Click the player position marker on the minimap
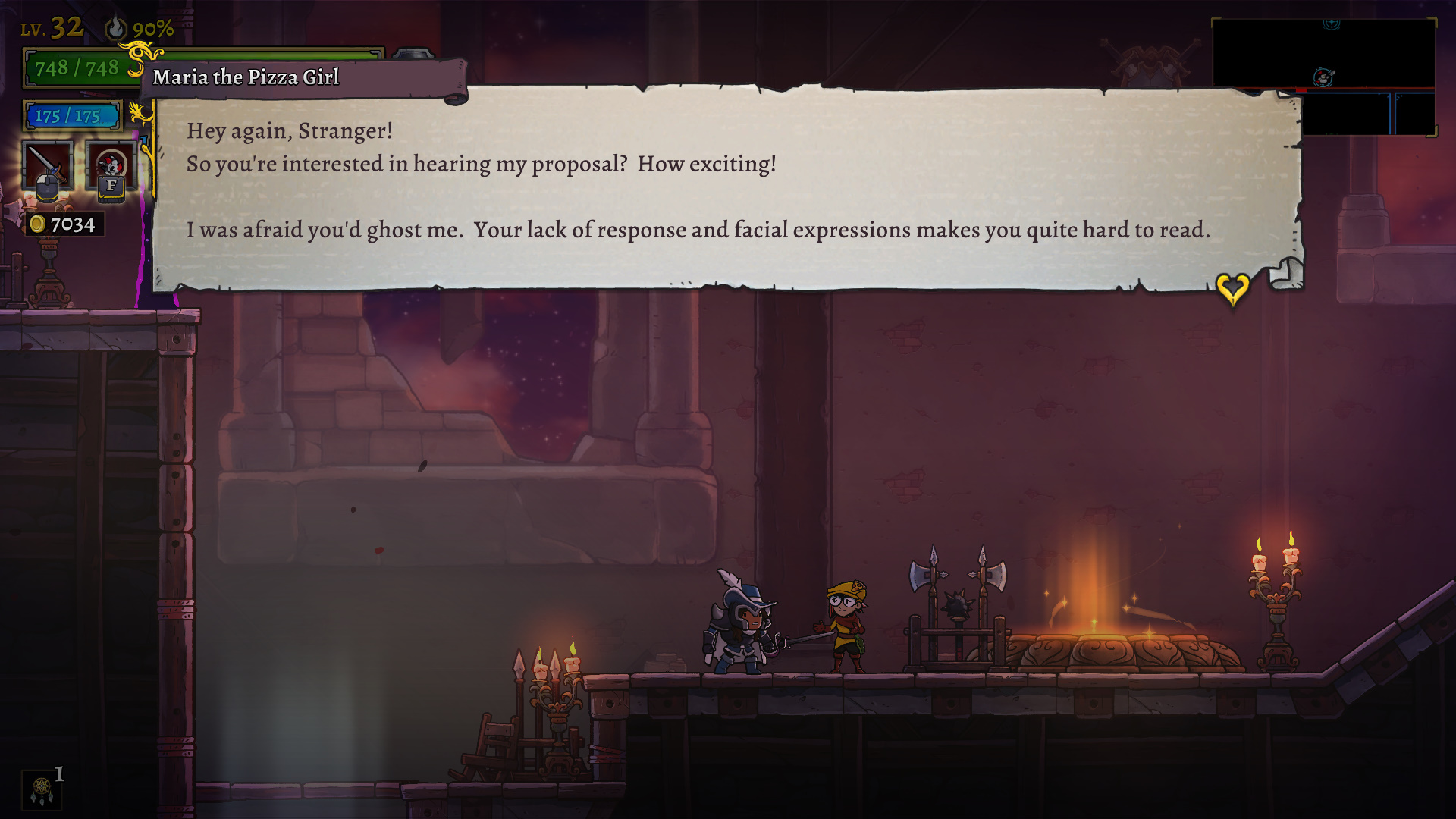1456x819 pixels. (x=1323, y=77)
